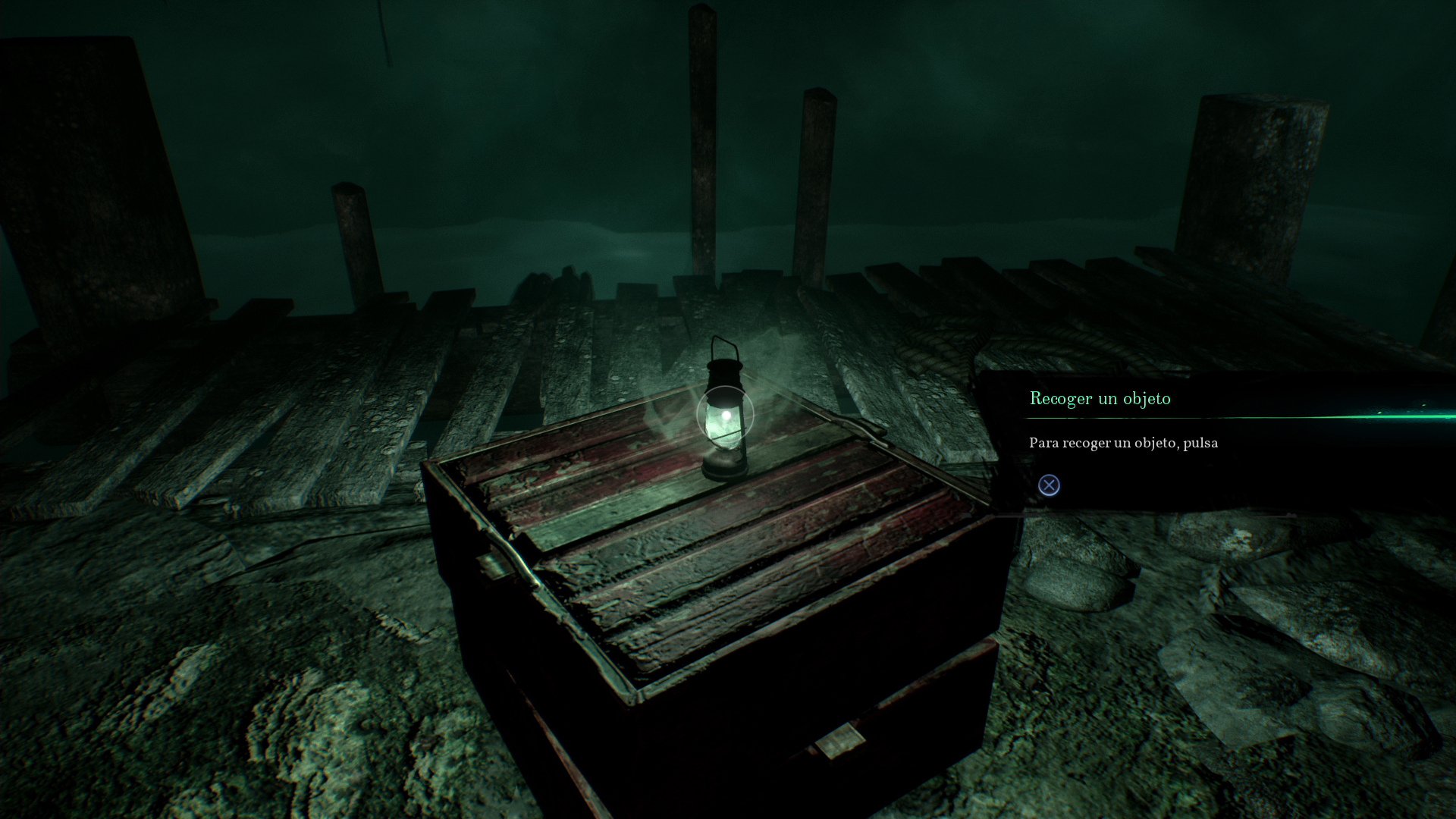
Task: Click the 'Recoger un objeto' tutorial title
Action: coord(1100,398)
